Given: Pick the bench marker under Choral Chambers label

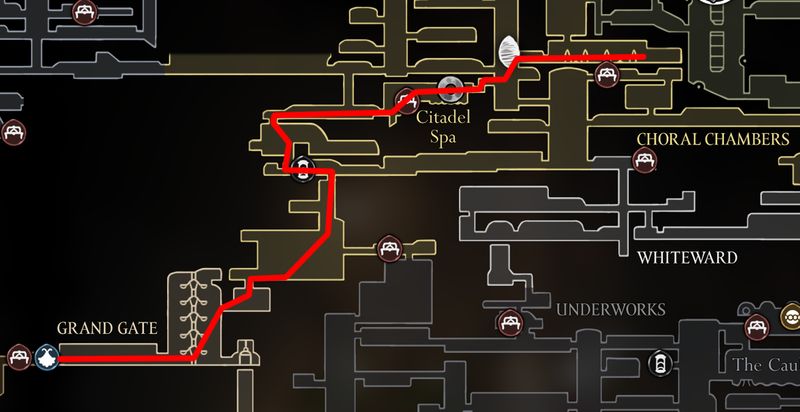Looking at the screenshot, I should coord(644,158).
